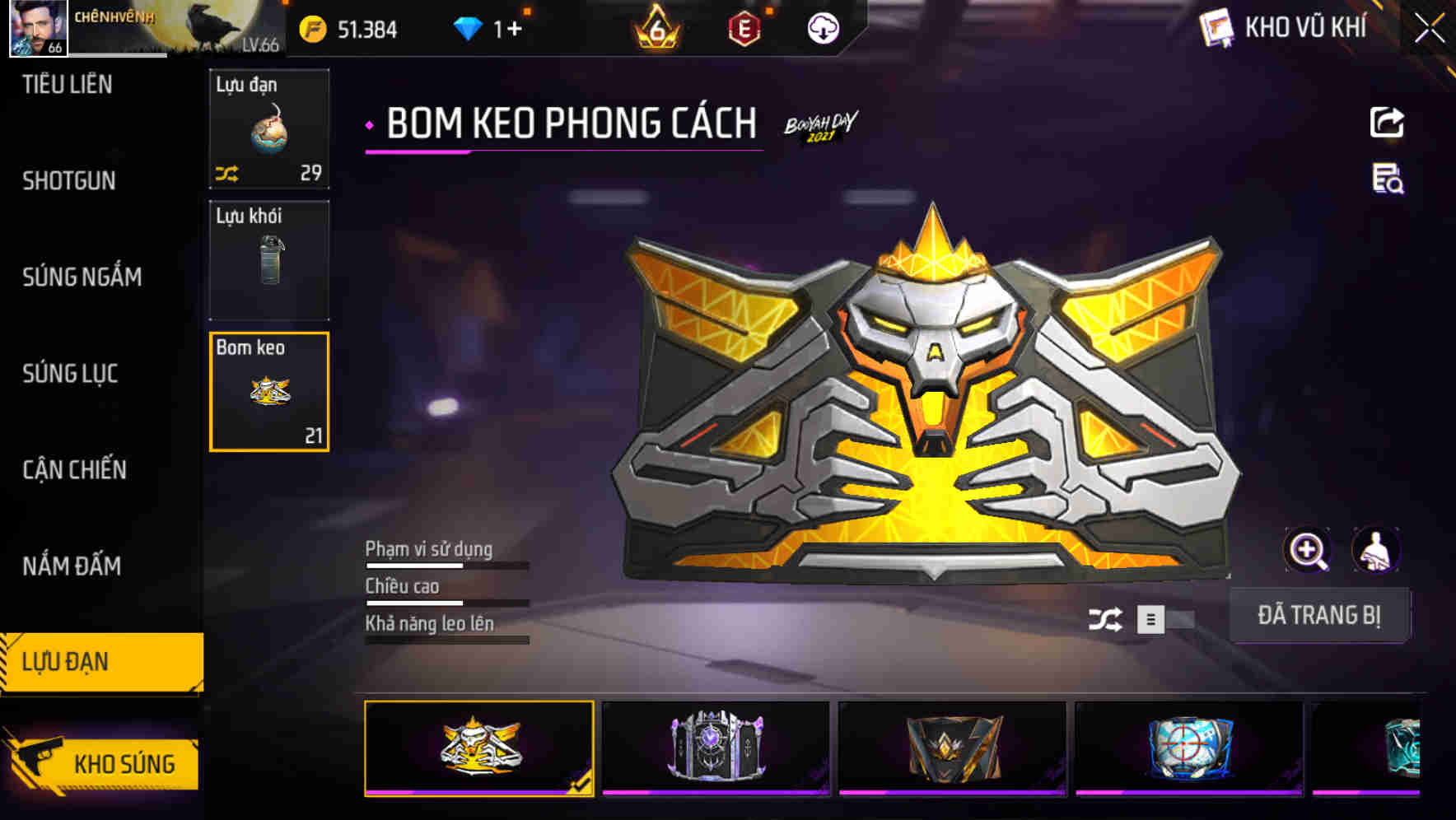Expand the Lựu khói smoke grenade slot
The image size is (1456, 820).
point(269,260)
